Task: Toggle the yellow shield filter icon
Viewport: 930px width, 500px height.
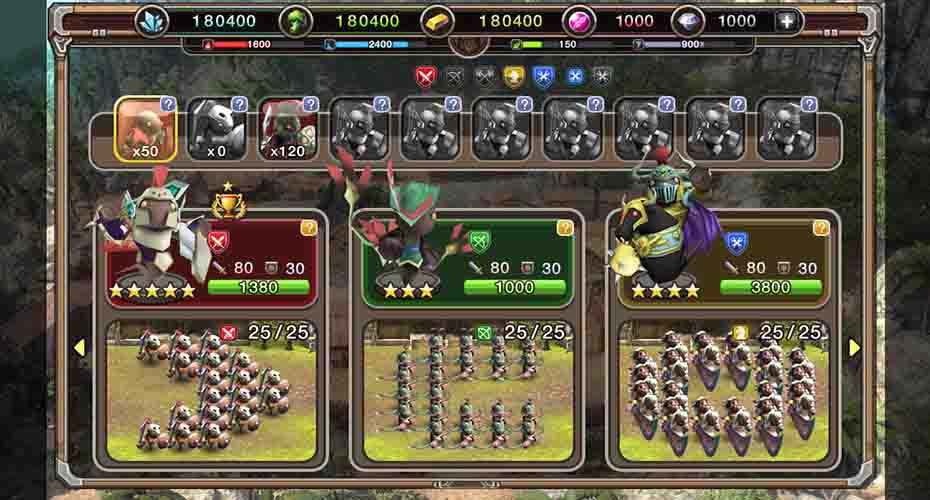Action: pos(514,76)
